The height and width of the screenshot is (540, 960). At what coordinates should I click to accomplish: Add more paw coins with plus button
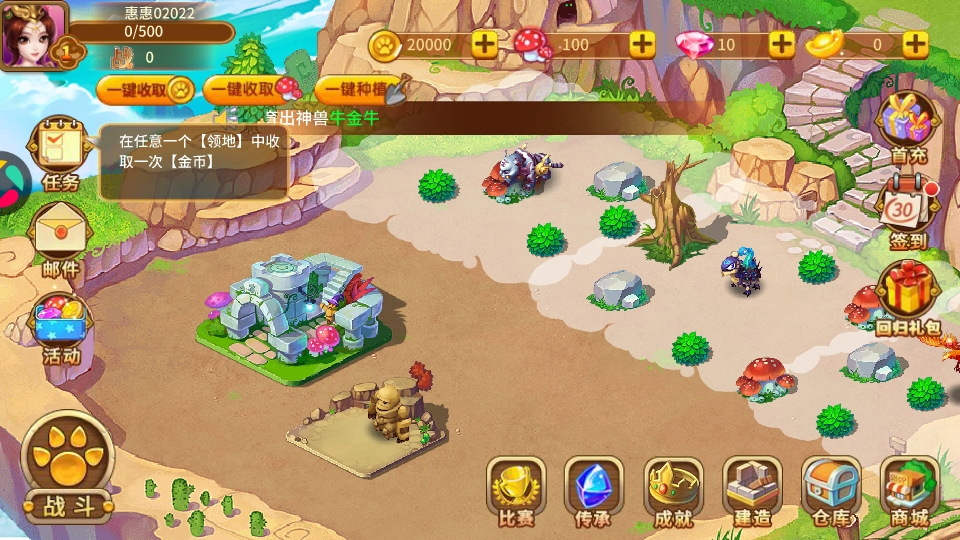(x=484, y=44)
